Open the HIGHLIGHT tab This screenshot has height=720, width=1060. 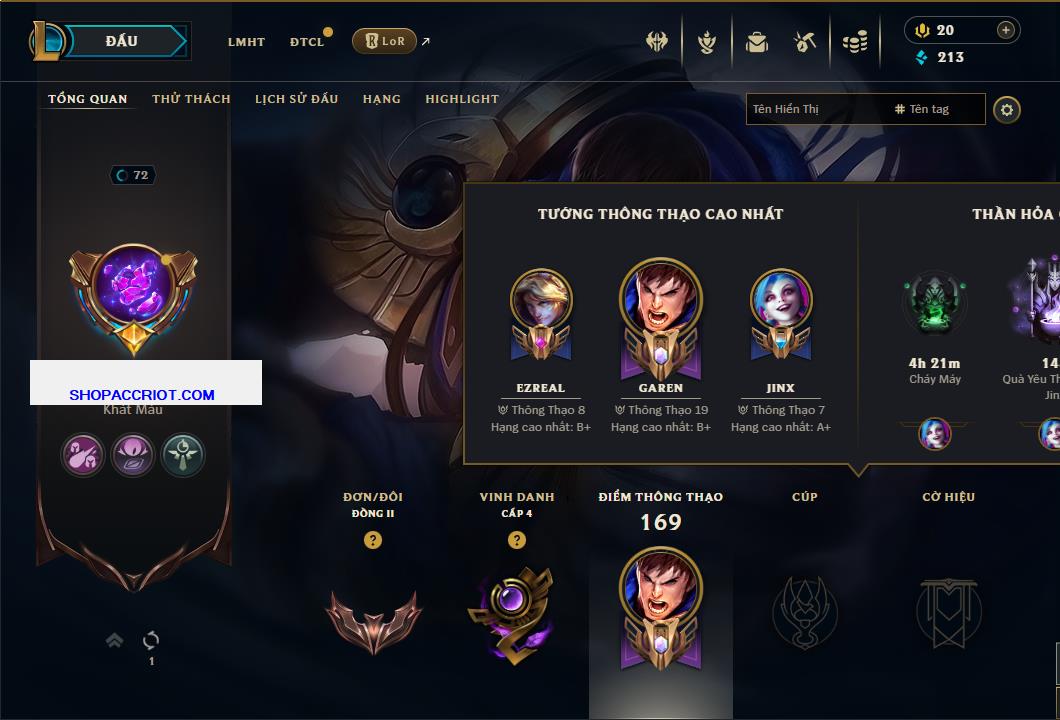click(x=461, y=99)
